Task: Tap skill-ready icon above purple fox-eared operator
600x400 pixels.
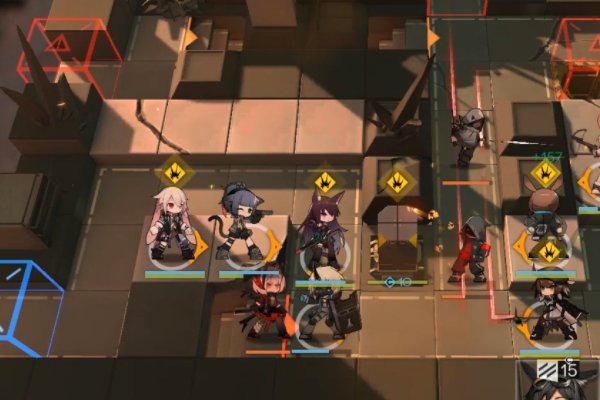Action: tap(325, 182)
